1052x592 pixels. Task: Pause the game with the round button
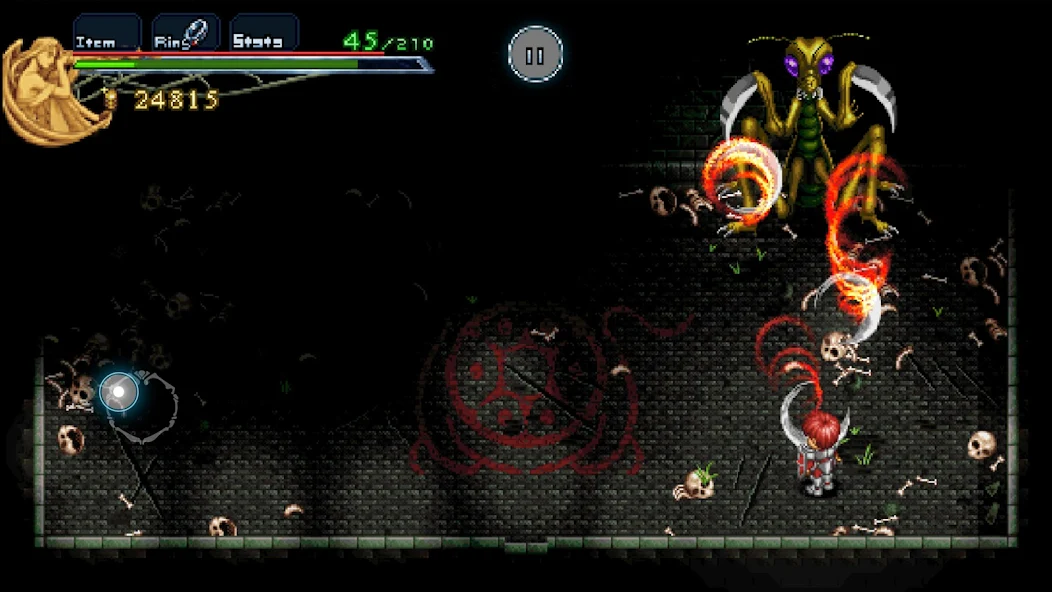click(x=536, y=54)
